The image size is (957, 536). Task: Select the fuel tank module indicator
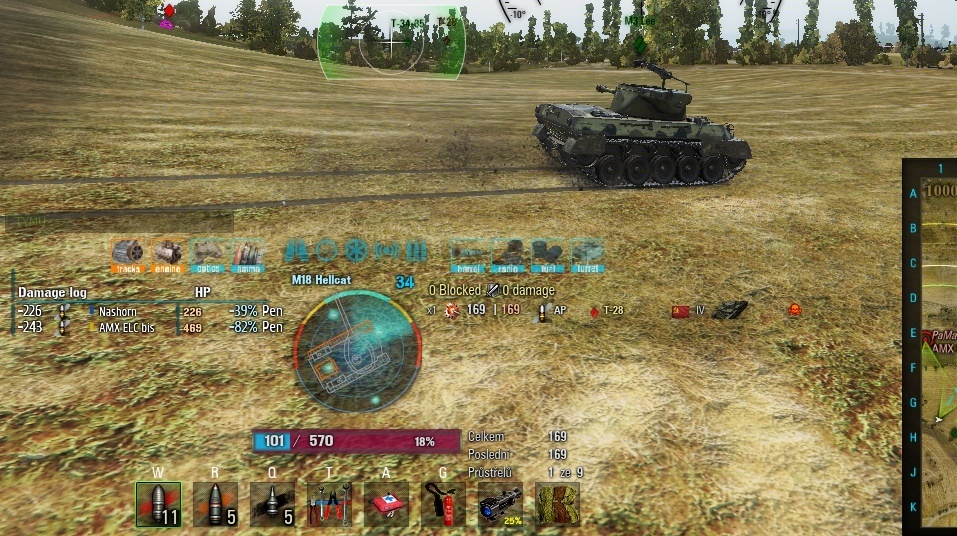coord(547,254)
